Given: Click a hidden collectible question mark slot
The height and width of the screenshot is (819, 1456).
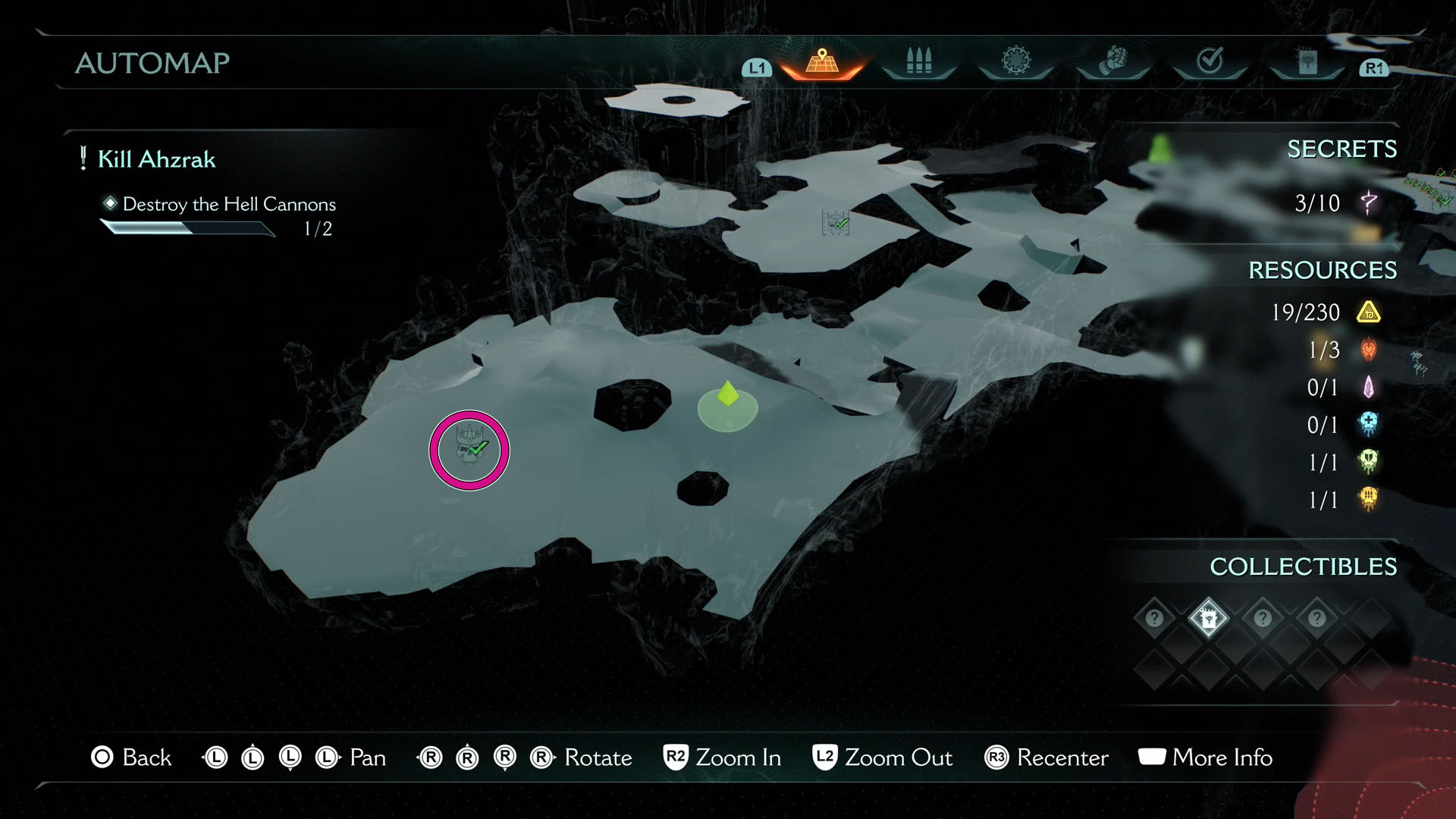Looking at the screenshot, I should pyautogui.click(x=1154, y=618).
